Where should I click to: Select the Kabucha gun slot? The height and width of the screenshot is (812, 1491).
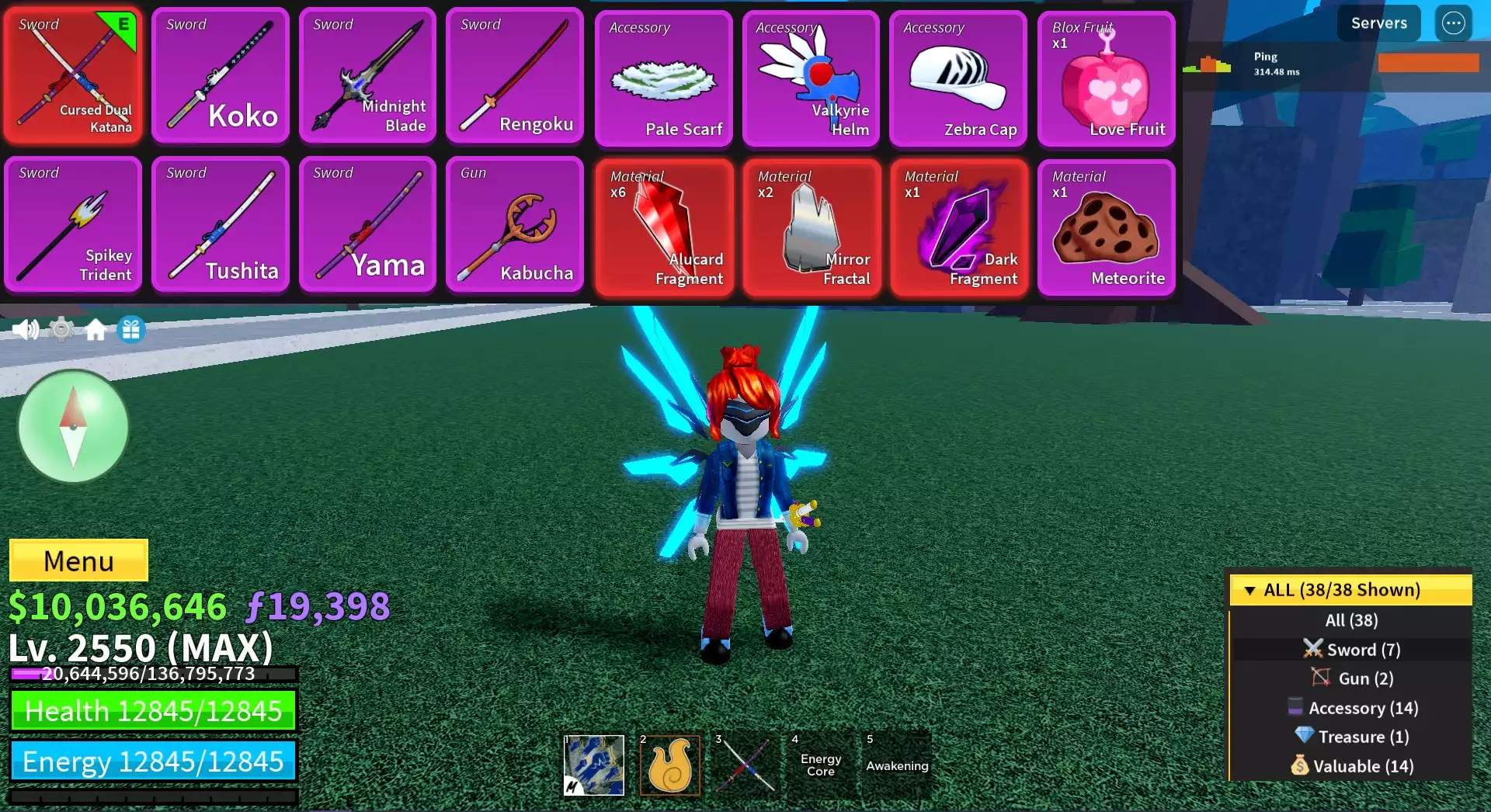pos(515,224)
